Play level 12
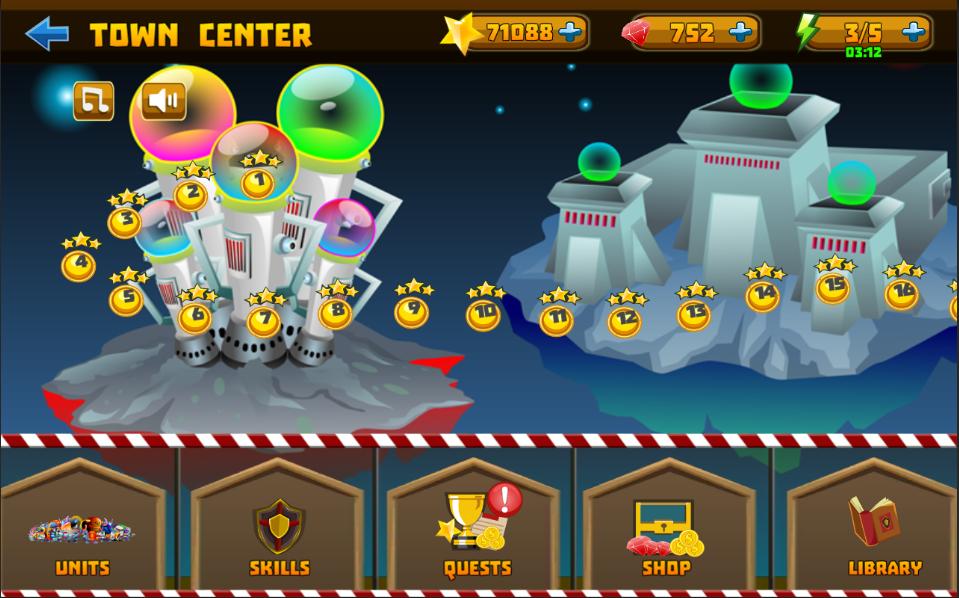The image size is (959, 598). pyautogui.click(x=625, y=321)
